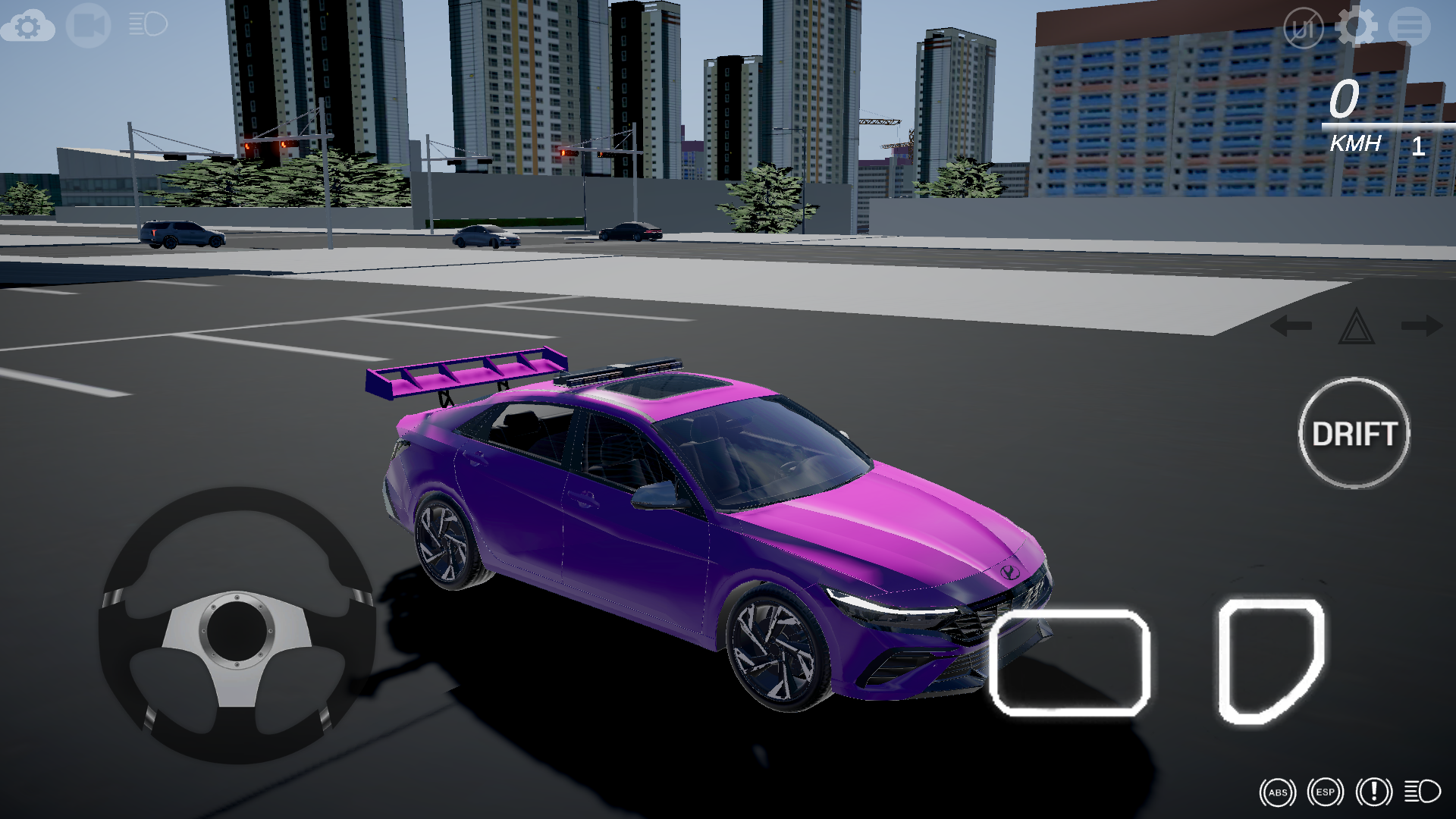Activate the right turn signal arrow
The width and height of the screenshot is (1456, 819).
click(x=1422, y=326)
